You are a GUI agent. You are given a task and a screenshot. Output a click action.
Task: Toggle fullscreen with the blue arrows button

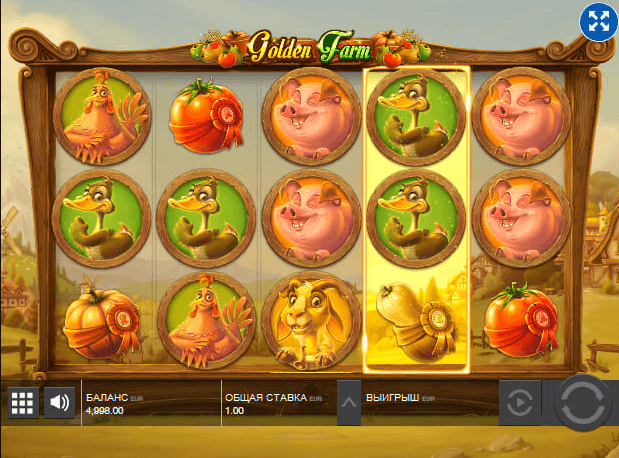(597, 22)
